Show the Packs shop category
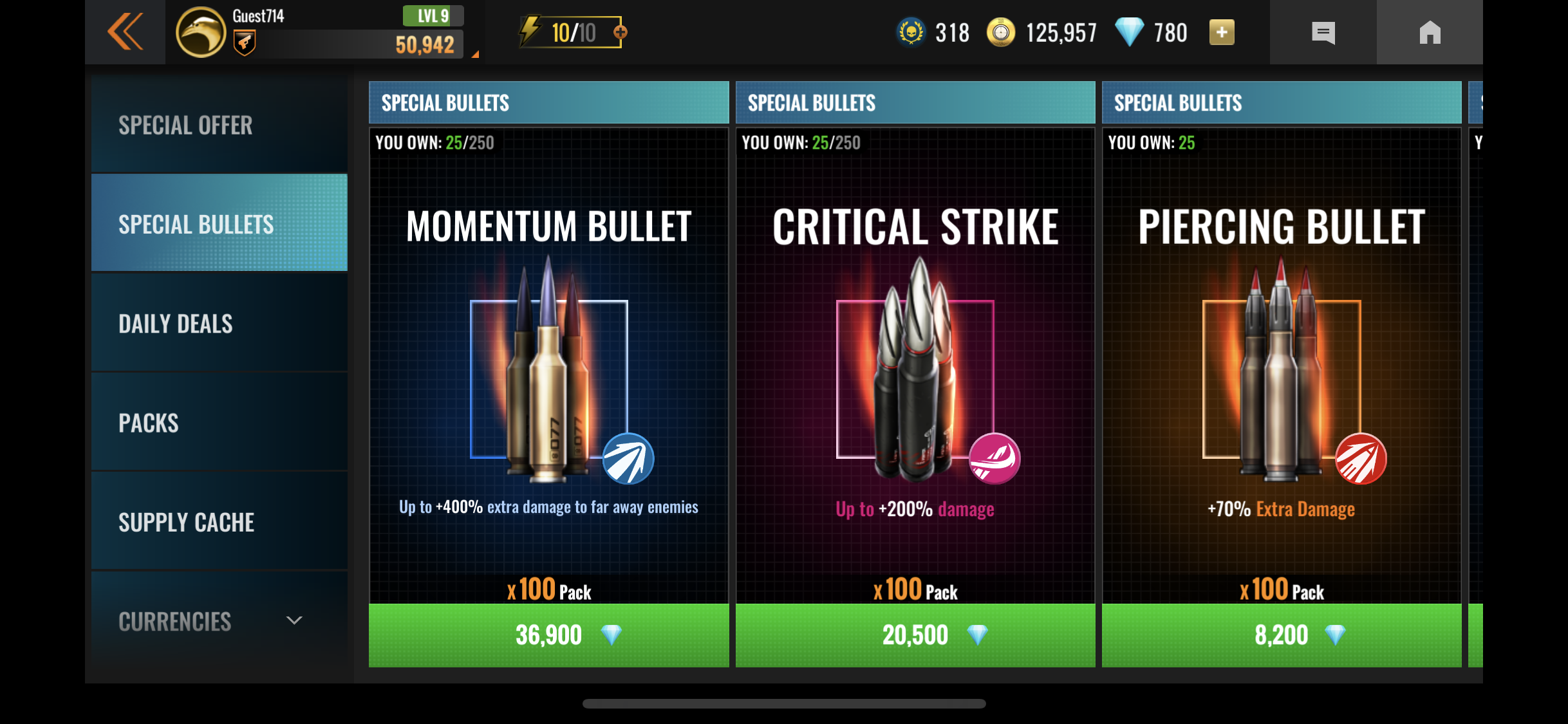The image size is (1568, 724). (x=219, y=423)
